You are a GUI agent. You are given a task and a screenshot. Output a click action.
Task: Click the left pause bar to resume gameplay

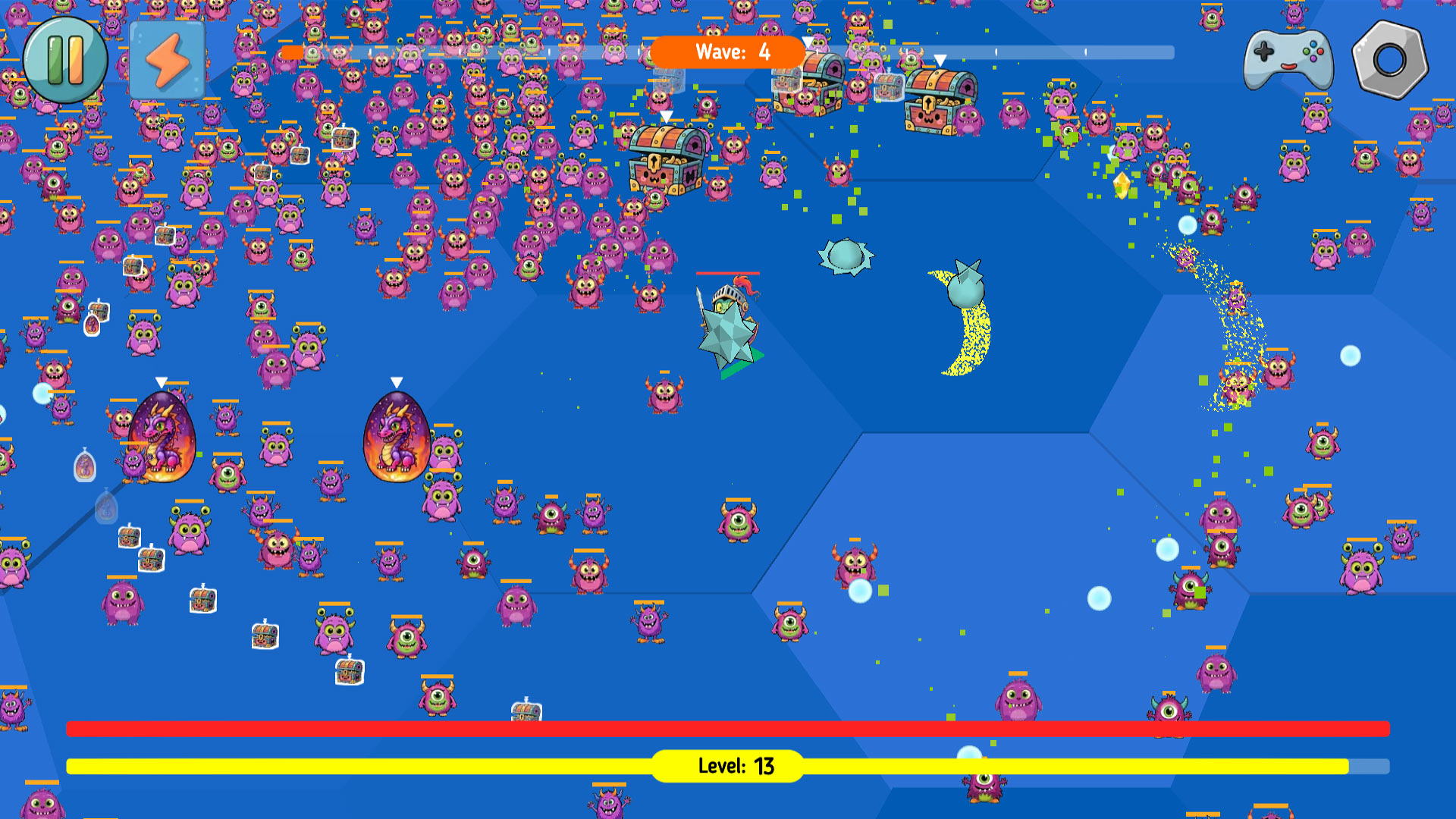pos(57,61)
